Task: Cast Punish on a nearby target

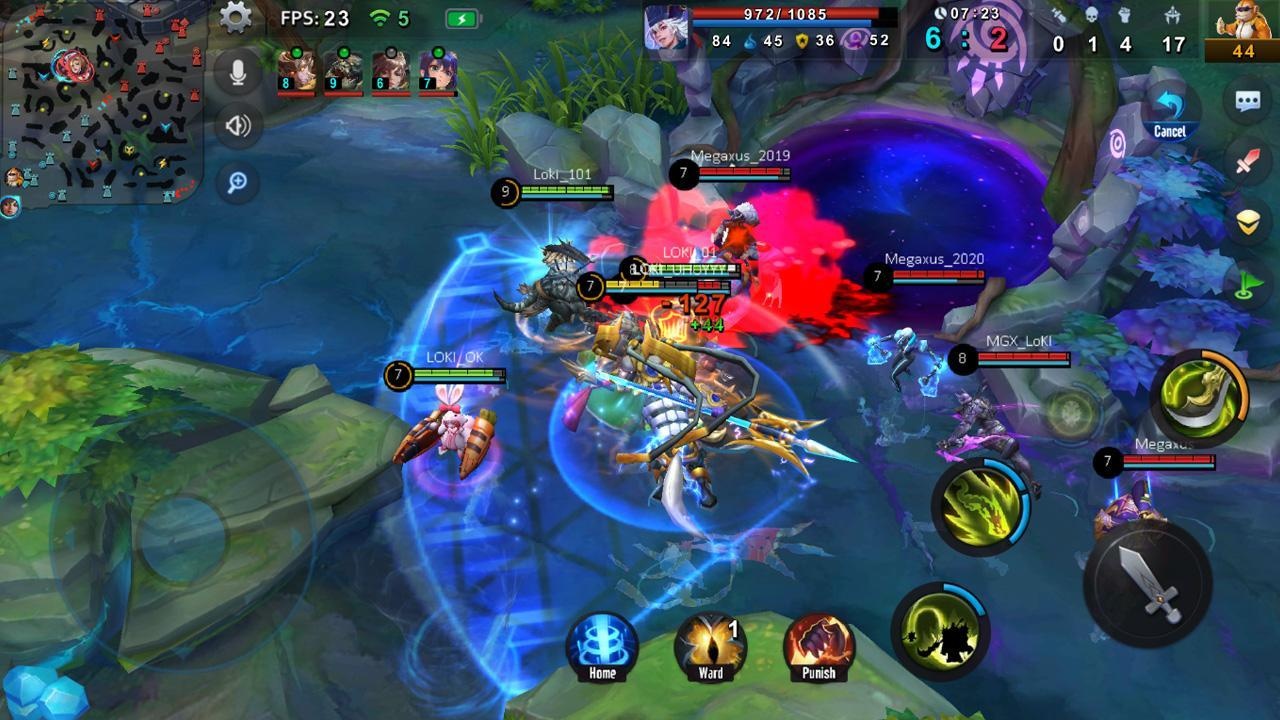Action: (x=817, y=645)
